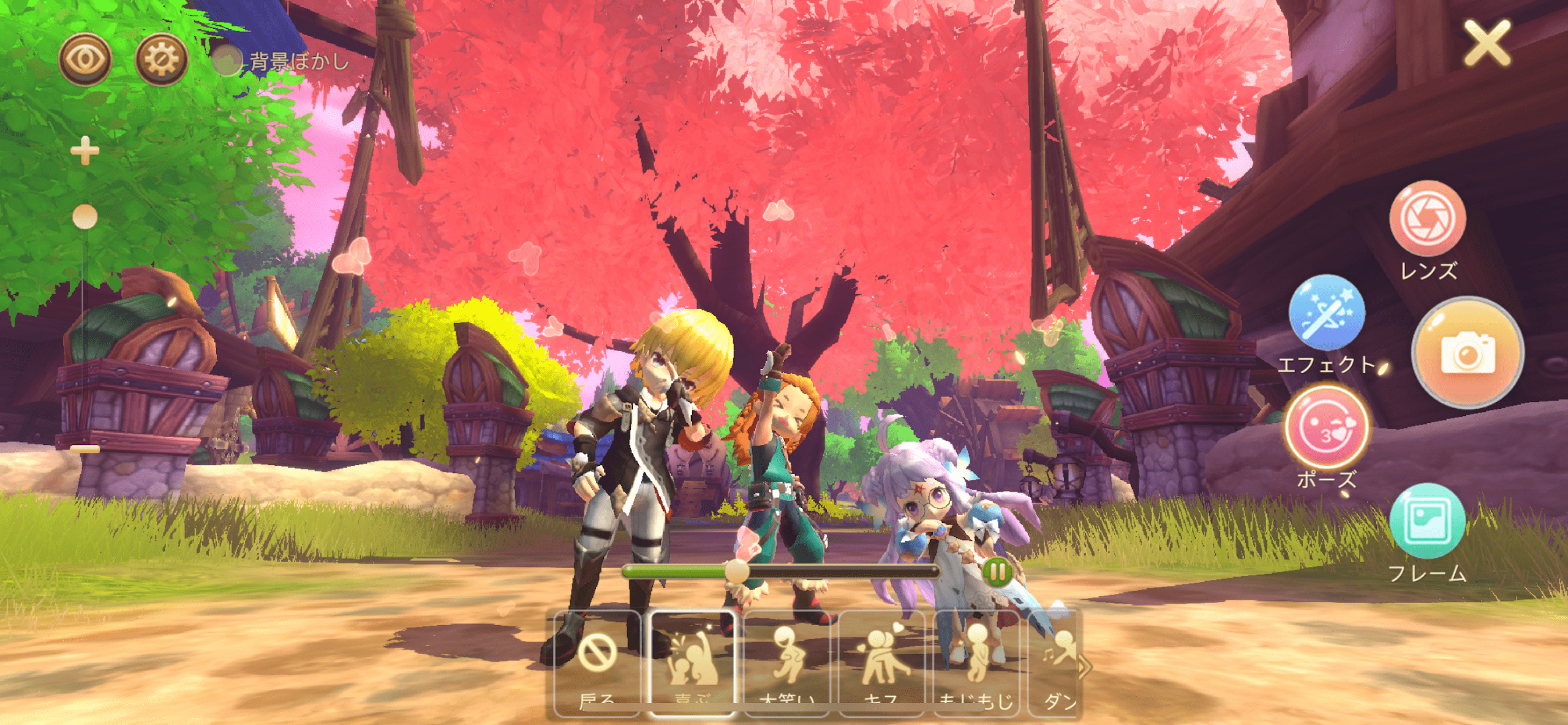Open the フレーム frame selector

[1427, 522]
